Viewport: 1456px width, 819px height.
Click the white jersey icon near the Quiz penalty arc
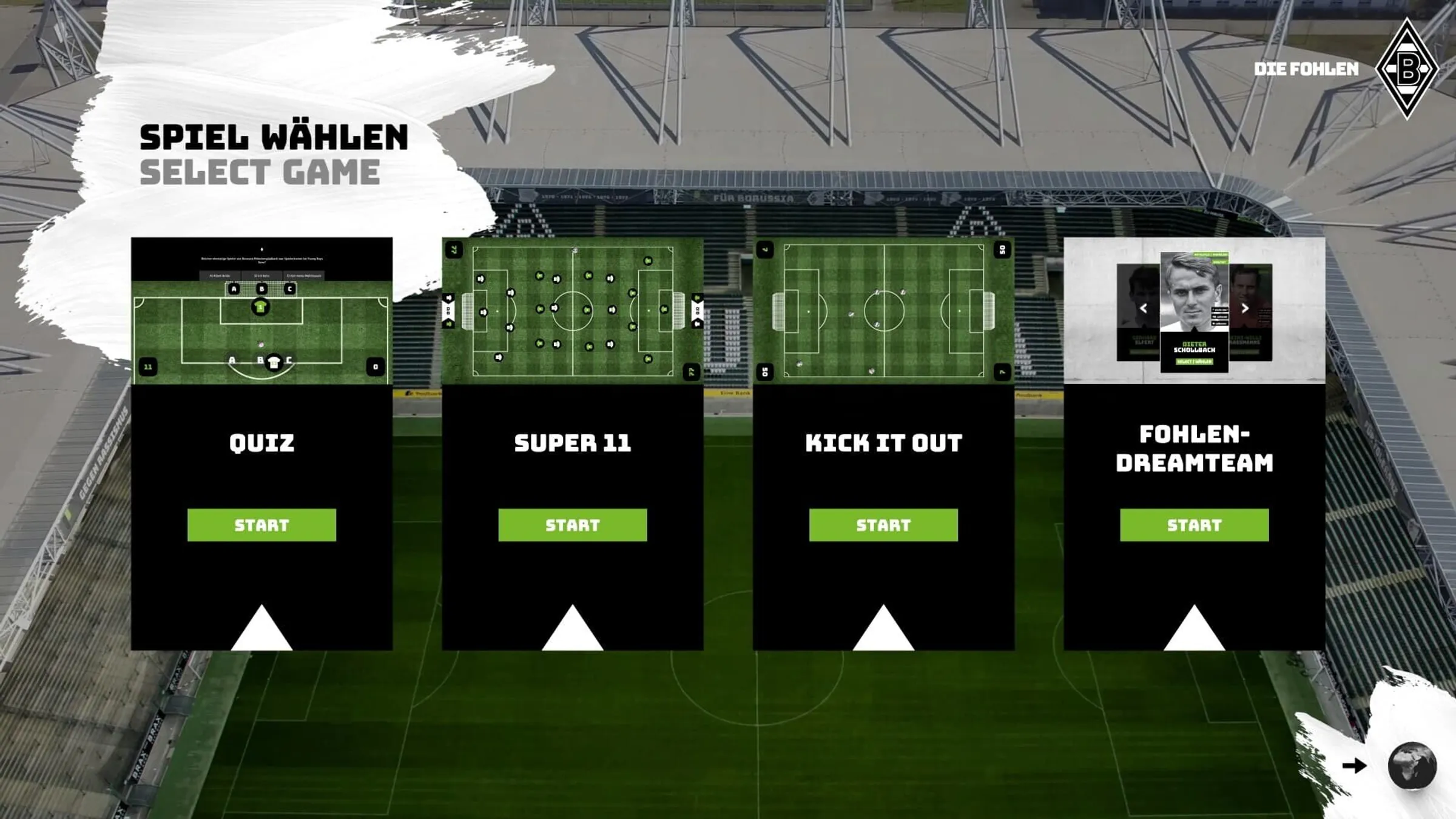[275, 362]
